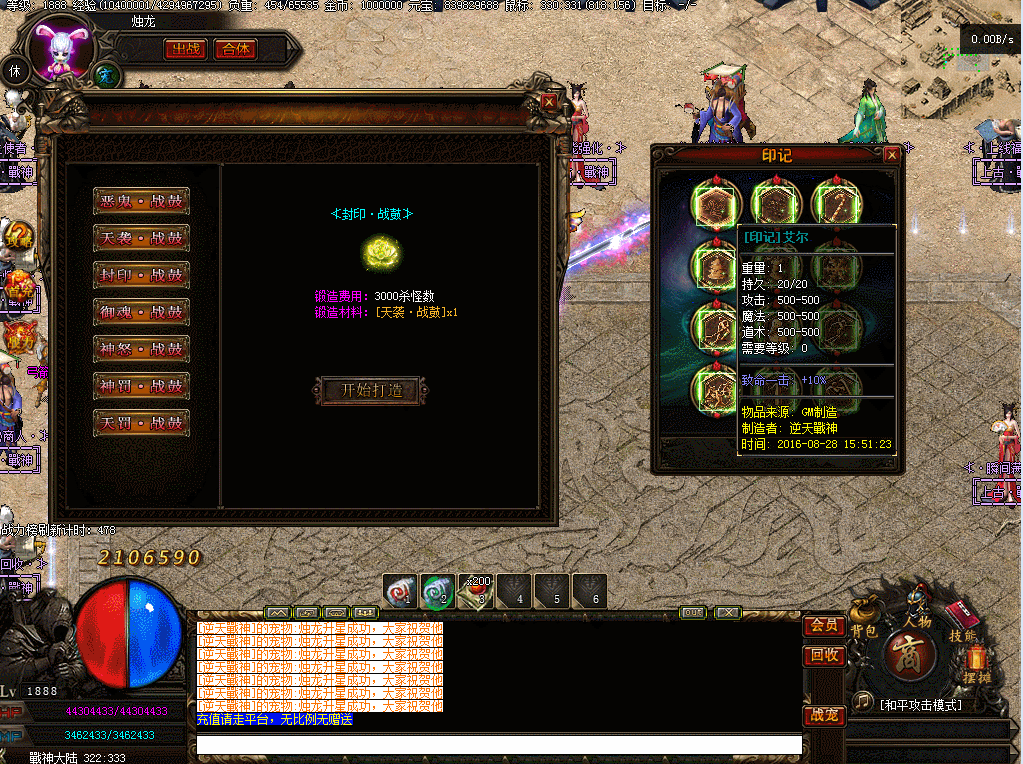The height and width of the screenshot is (764, 1023).
Task: Open the 战宠 battle pet button
Action: [823, 716]
